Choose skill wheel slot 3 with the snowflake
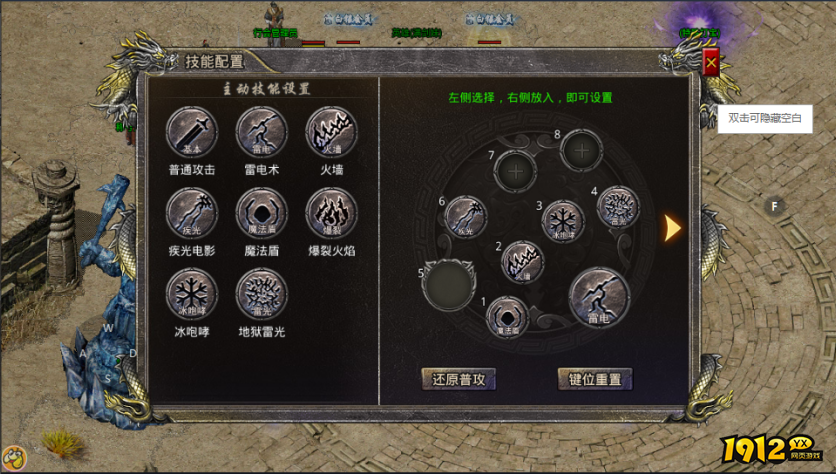The height and width of the screenshot is (474, 836). (x=563, y=221)
